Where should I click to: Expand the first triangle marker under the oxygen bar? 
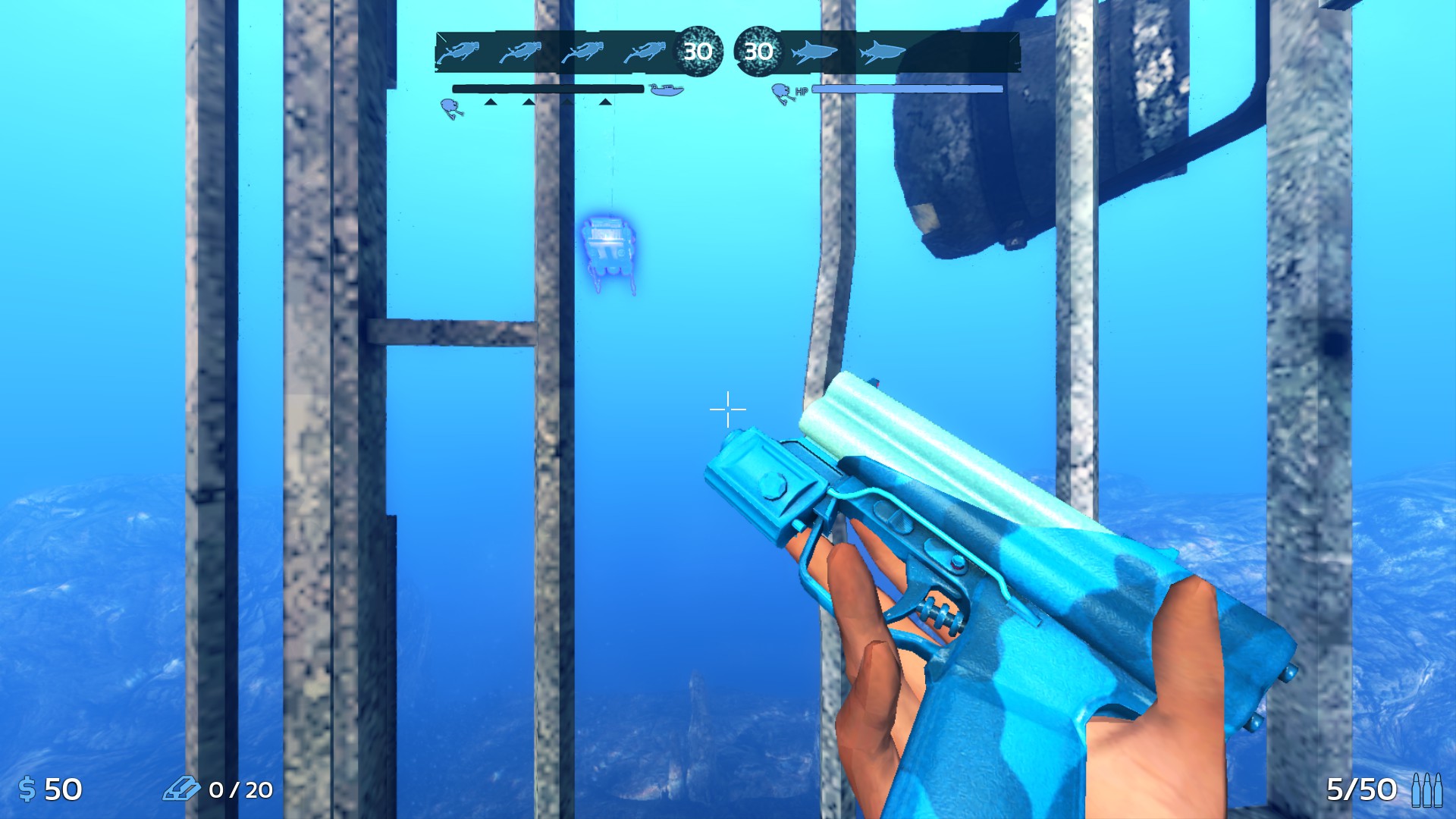pyautogui.click(x=491, y=102)
